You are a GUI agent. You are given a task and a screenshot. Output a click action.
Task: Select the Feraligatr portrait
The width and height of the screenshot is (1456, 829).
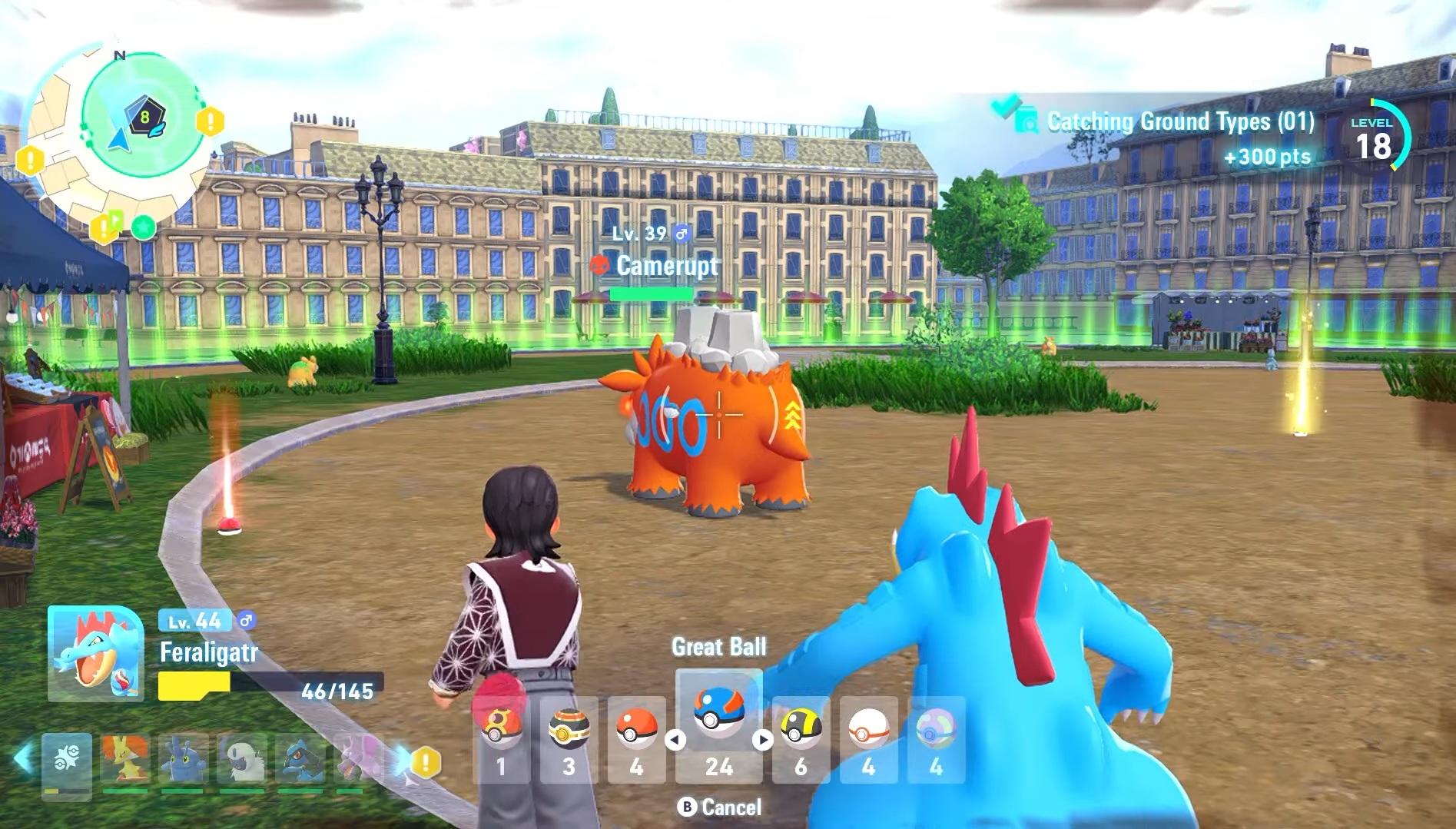(x=95, y=653)
